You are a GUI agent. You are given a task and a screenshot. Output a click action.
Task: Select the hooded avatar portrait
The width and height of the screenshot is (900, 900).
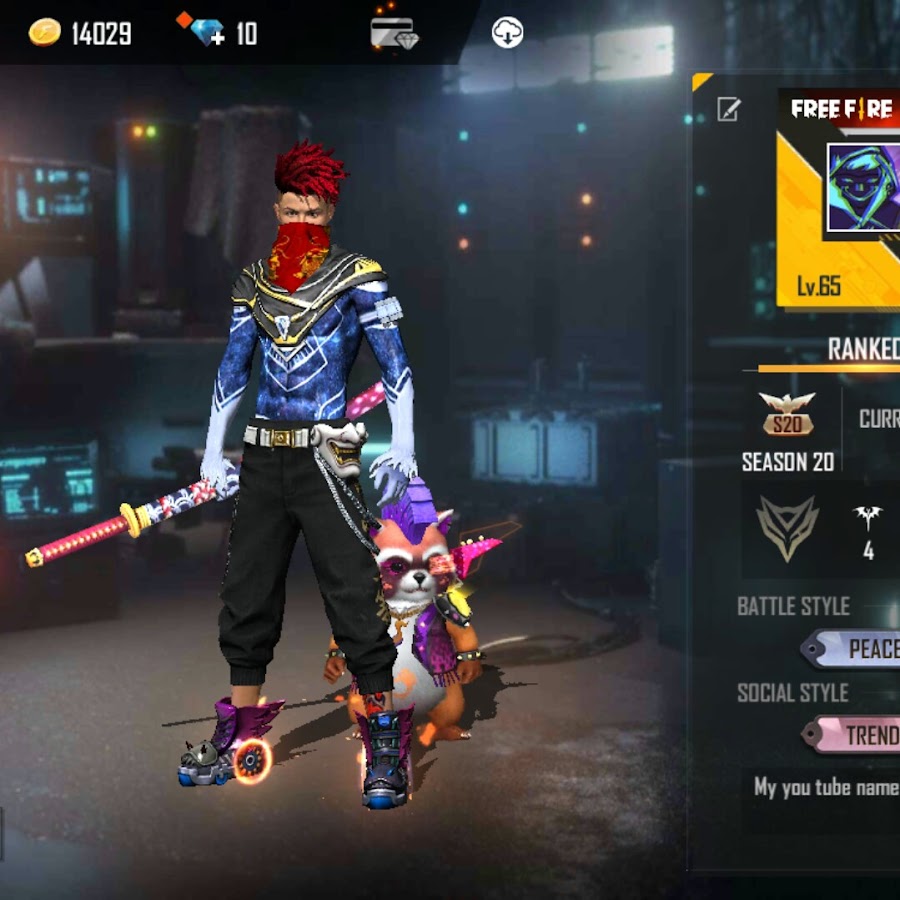(863, 188)
